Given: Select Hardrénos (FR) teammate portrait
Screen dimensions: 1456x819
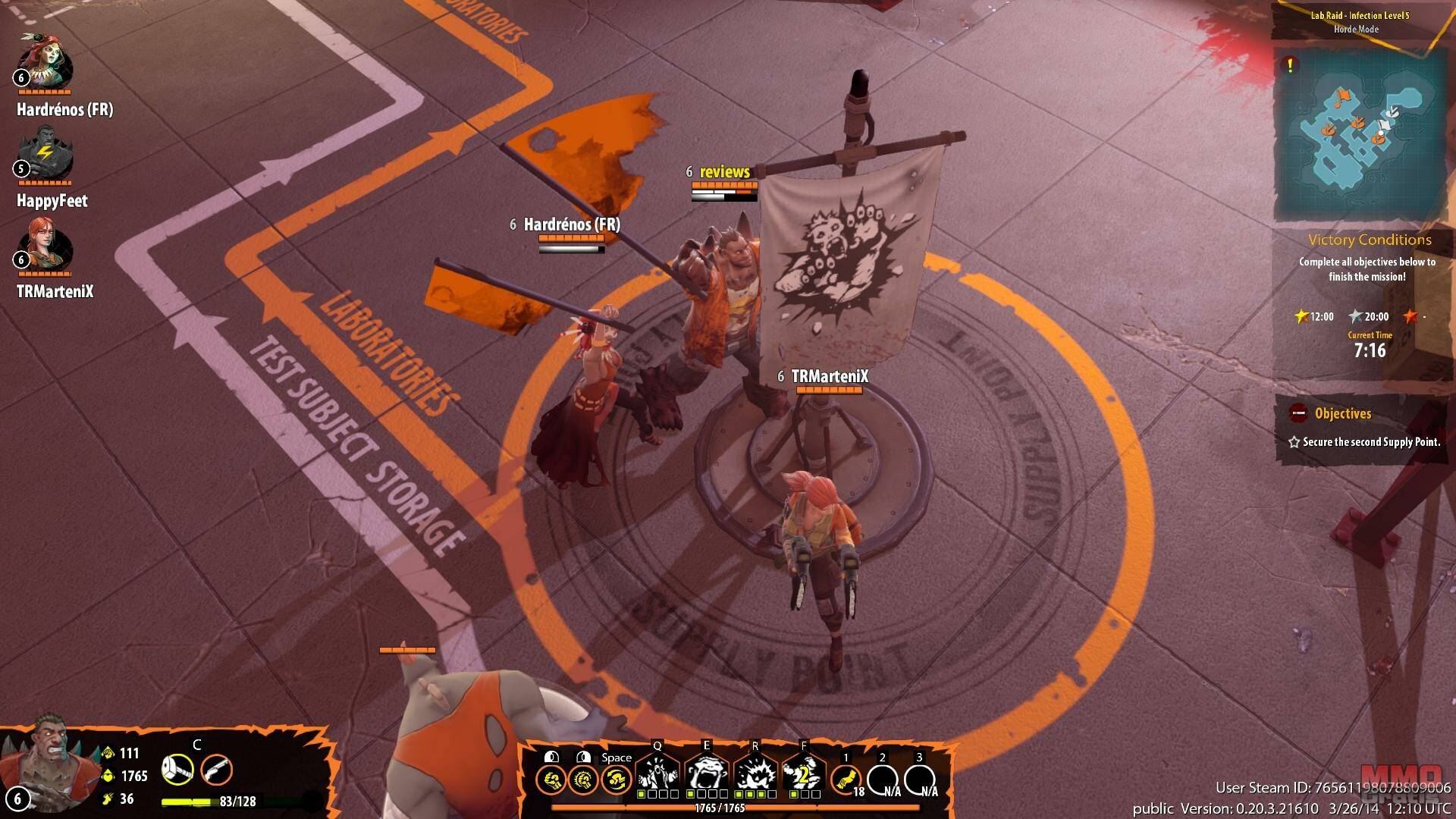Looking at the screenshot, I should [45, 62].
